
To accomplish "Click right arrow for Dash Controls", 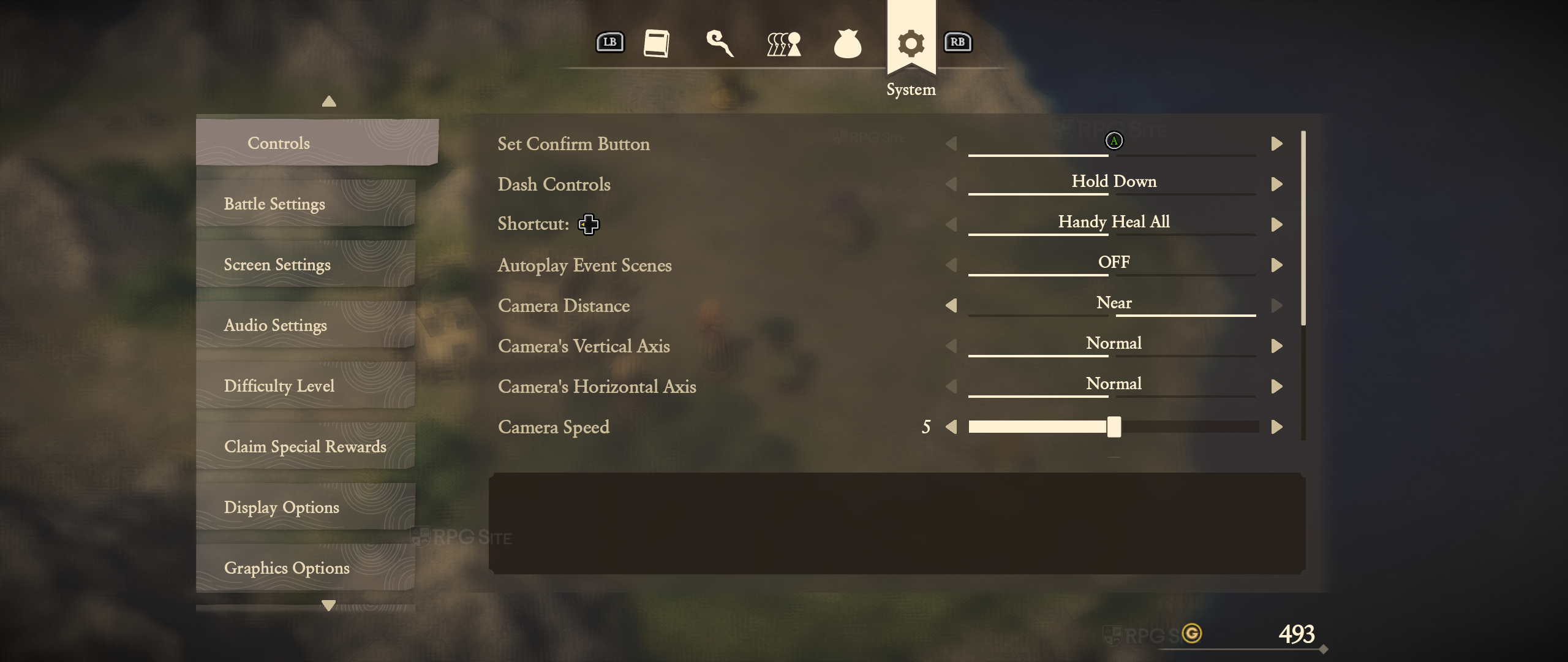I will [1277, 184].
